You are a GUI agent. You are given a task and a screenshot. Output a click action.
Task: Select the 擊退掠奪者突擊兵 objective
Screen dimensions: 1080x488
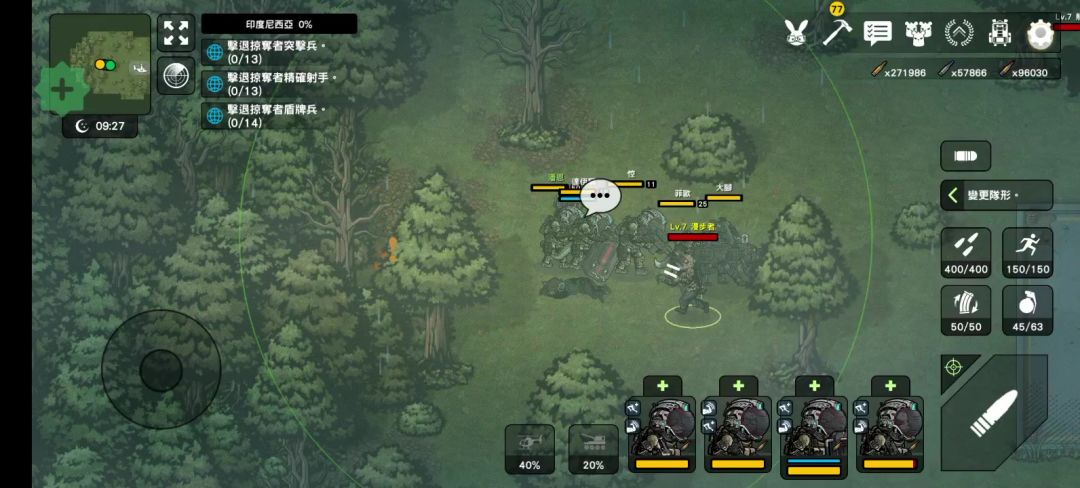coord(279,52)
